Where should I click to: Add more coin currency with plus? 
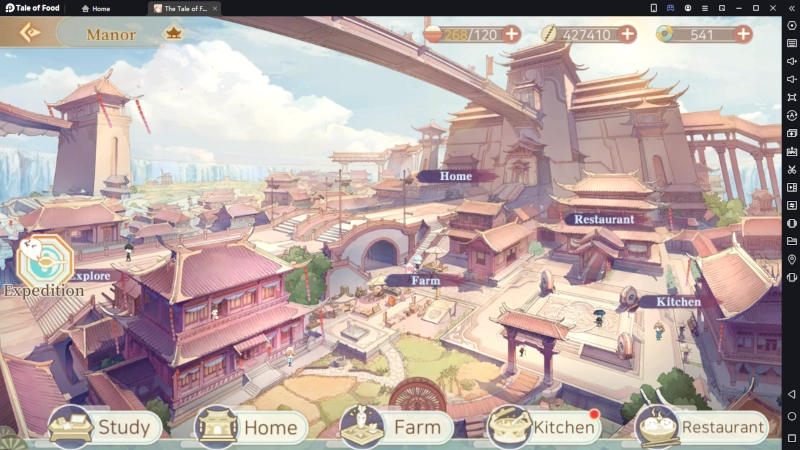(743, 34)
